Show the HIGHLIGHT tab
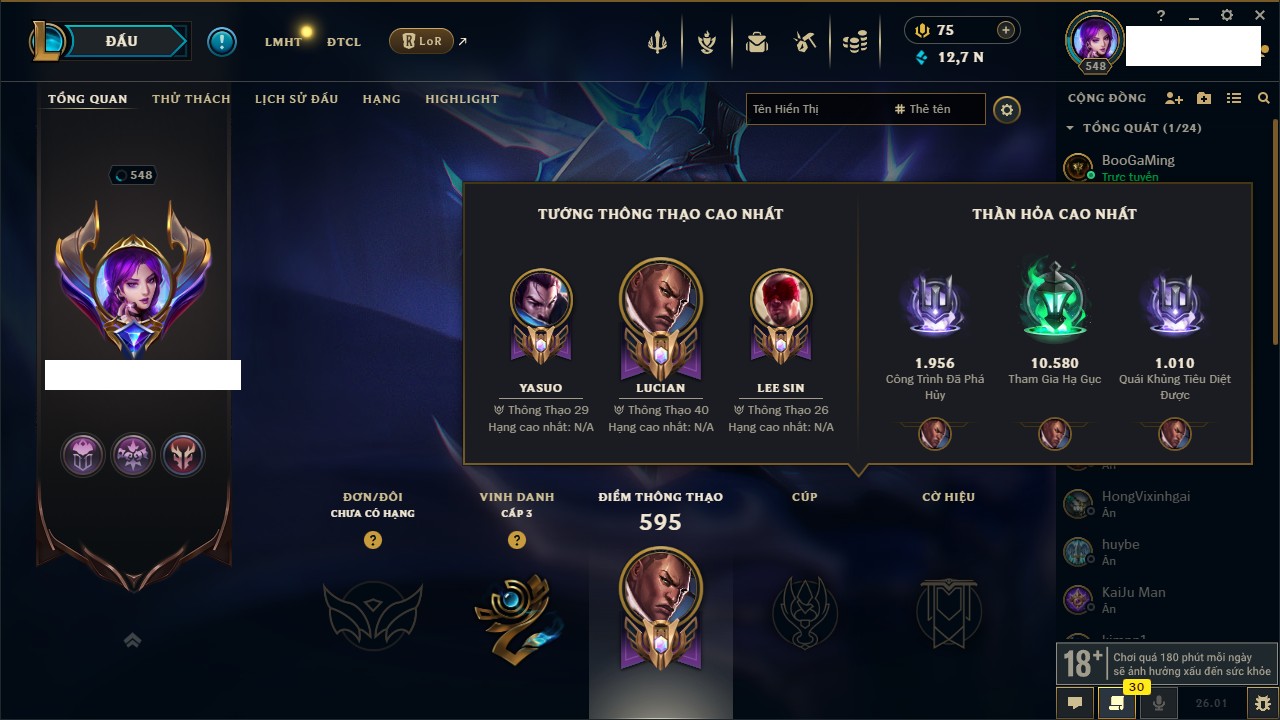Image resolution: width=1280 pixels, height=720 pixels. (461, 99)
